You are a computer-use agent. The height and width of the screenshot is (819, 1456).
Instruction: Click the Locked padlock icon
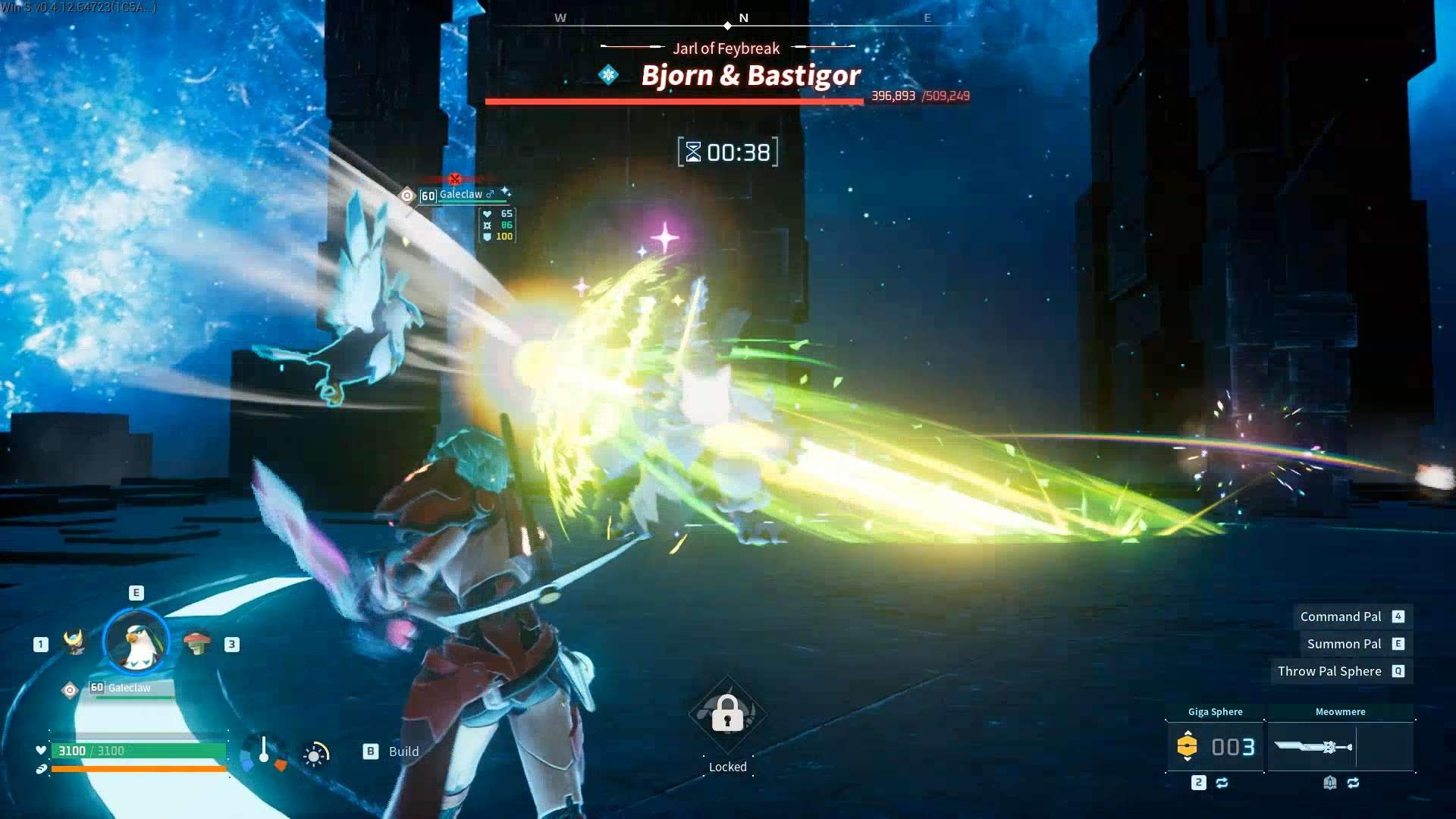coord(727,714)
